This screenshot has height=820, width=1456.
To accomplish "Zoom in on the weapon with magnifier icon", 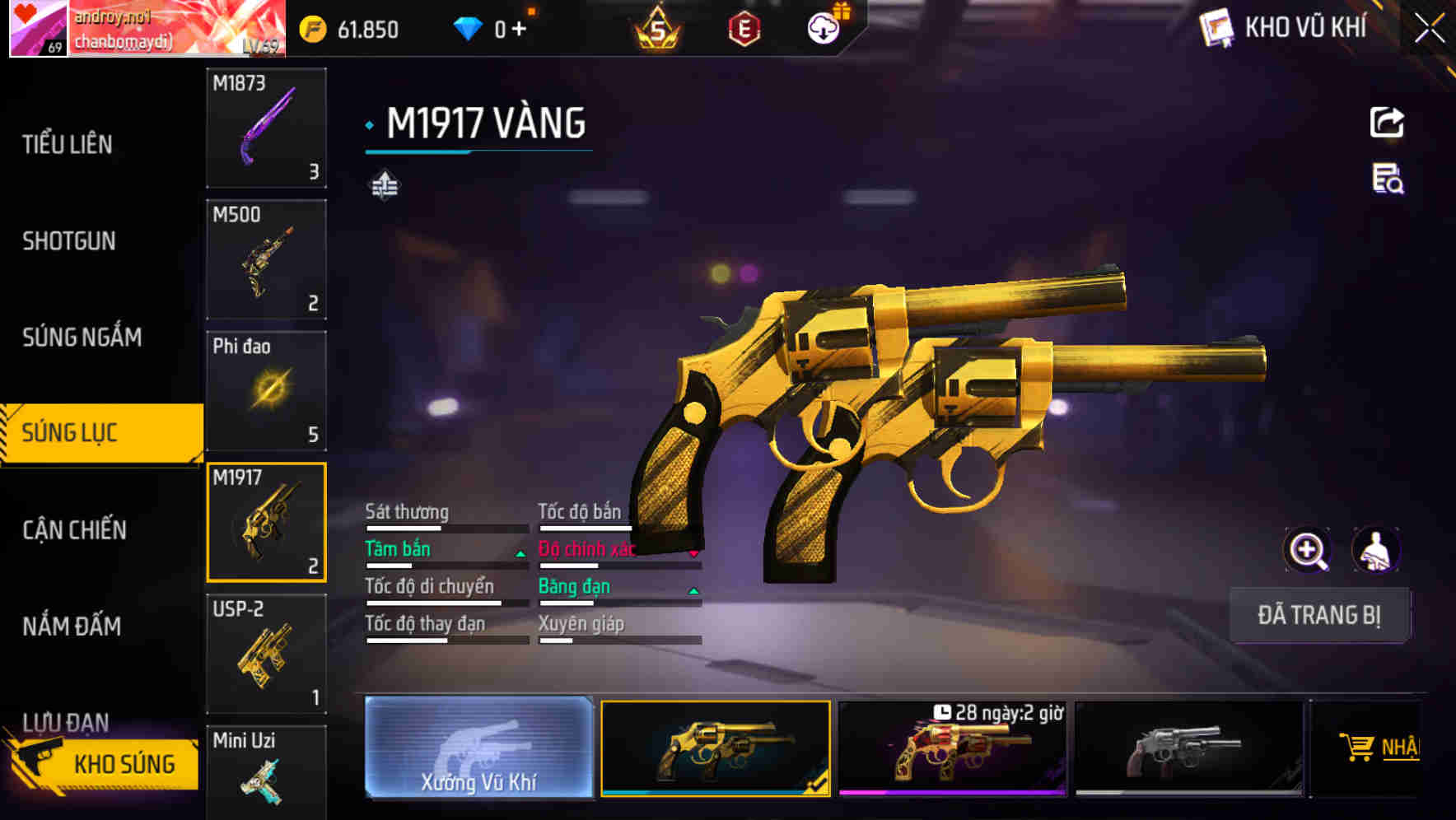I will [1307, 550].
